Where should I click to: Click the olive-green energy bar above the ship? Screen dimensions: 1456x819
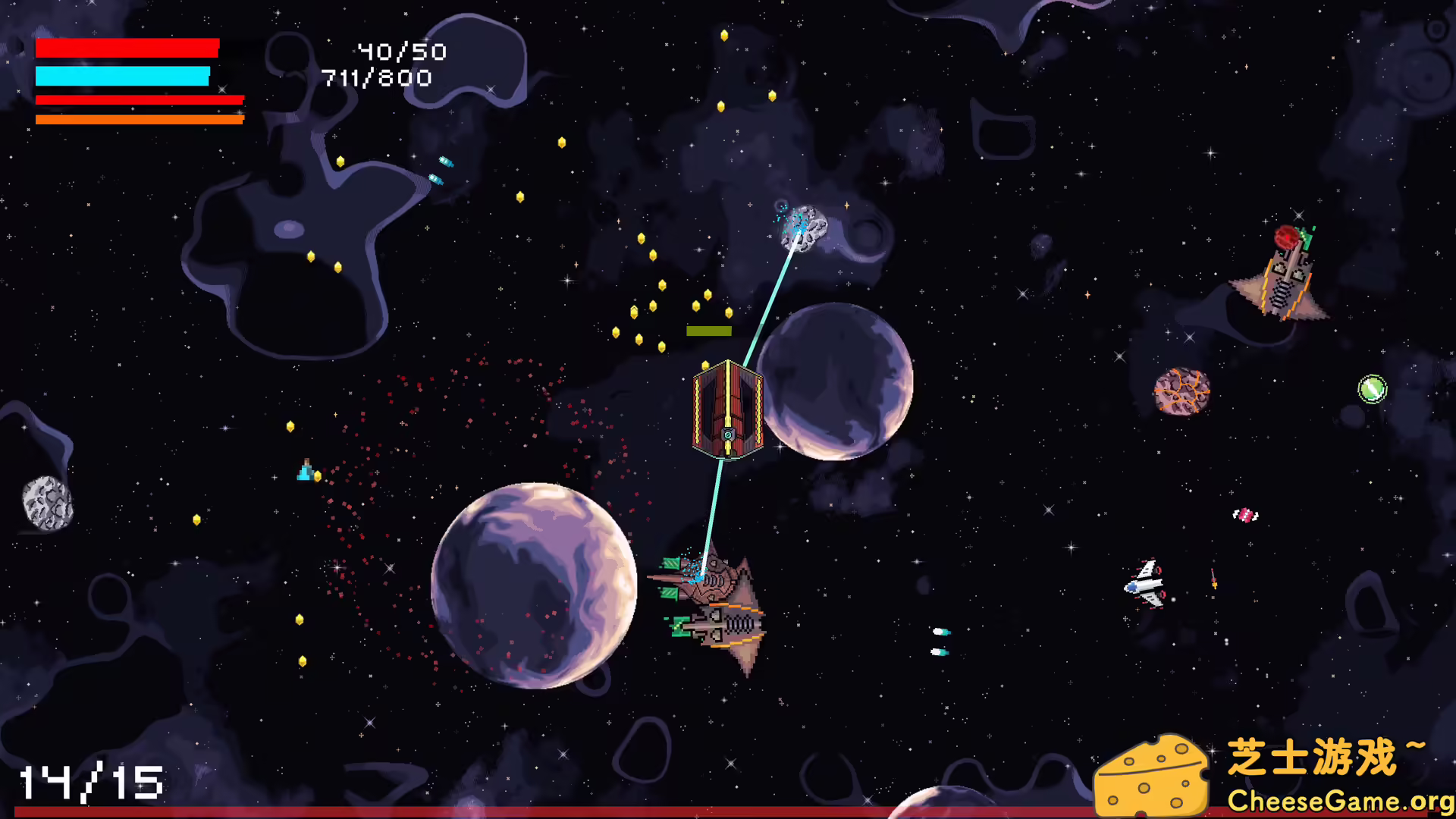point(708,331)
